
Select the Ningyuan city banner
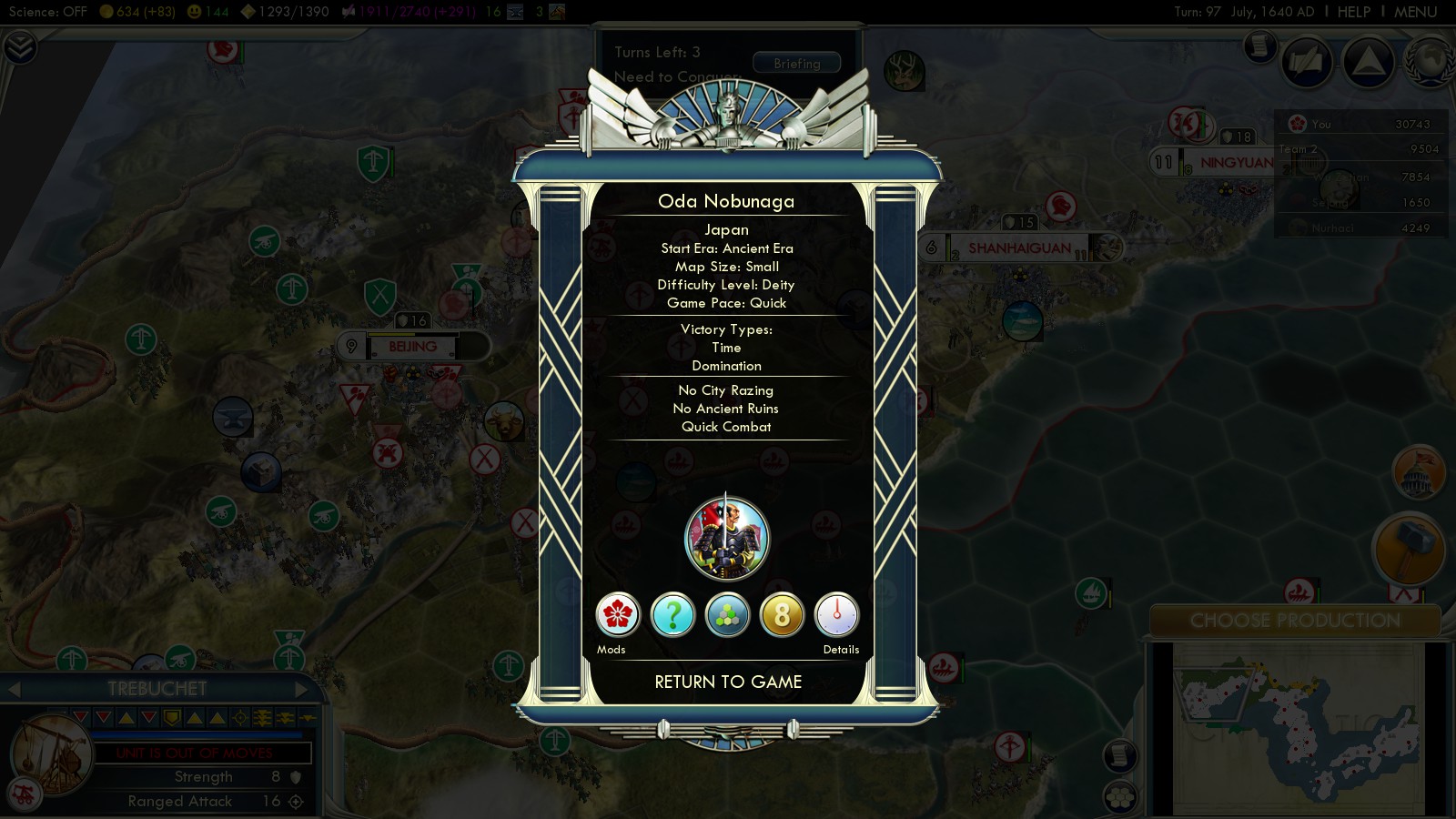coord(1236,163)
